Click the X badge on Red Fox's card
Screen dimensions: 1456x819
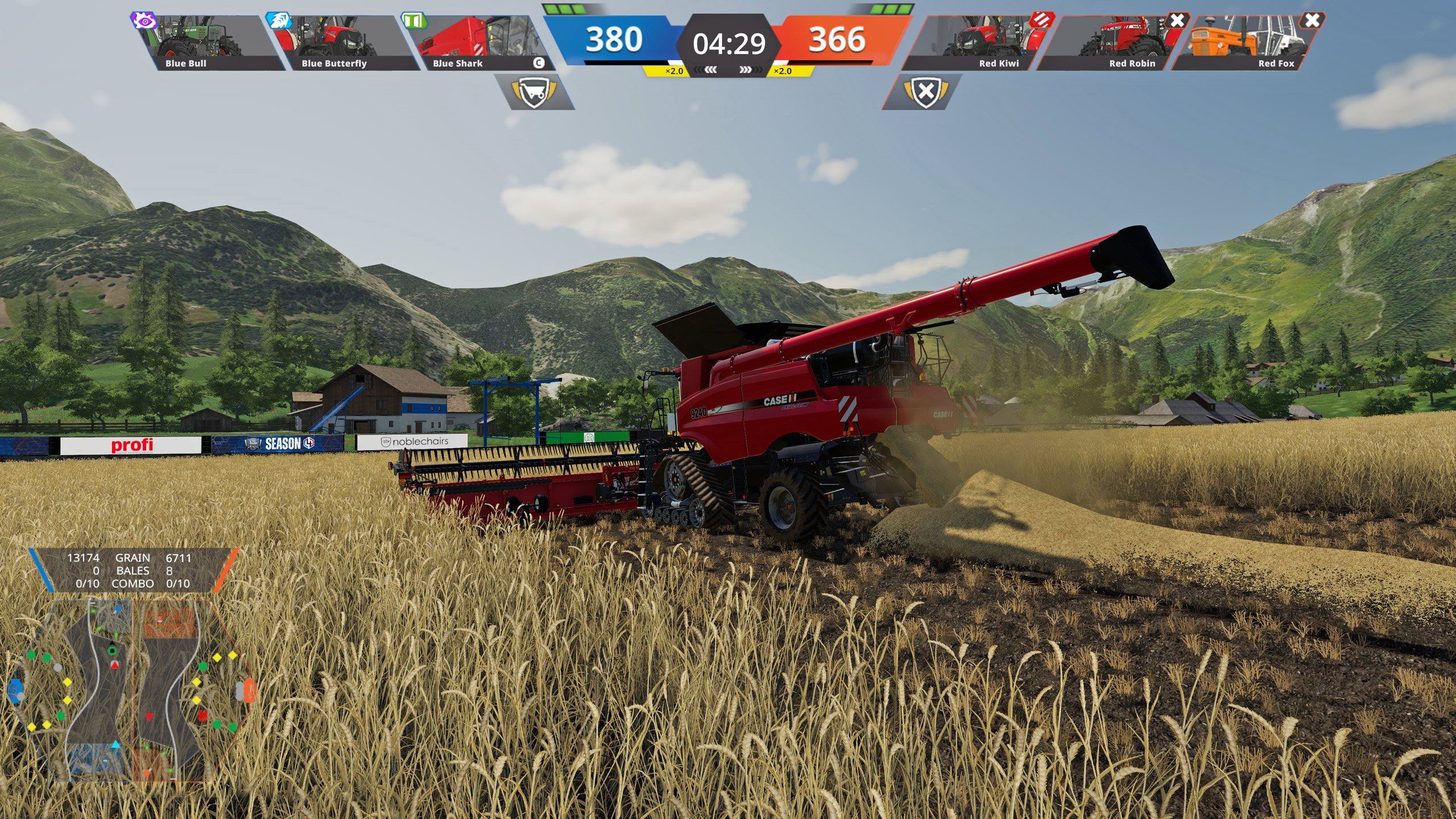coord(1312,20)
